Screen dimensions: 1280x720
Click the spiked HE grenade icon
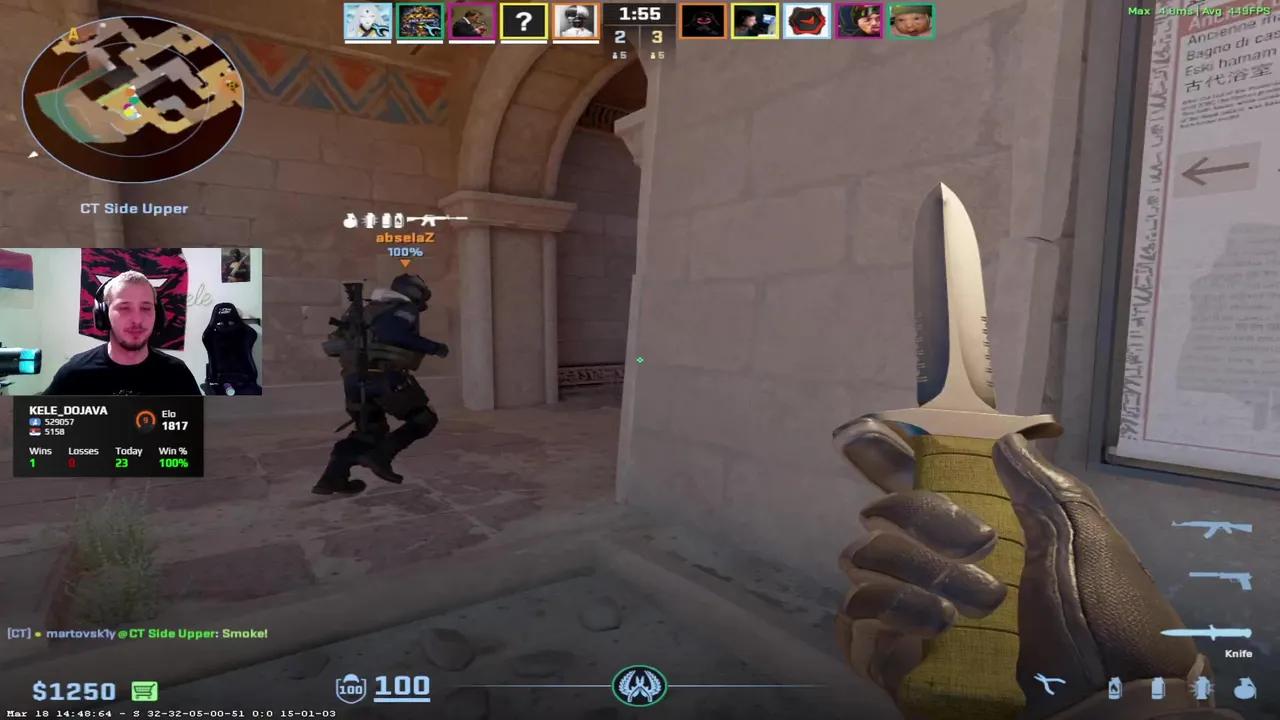point(1201,686)
